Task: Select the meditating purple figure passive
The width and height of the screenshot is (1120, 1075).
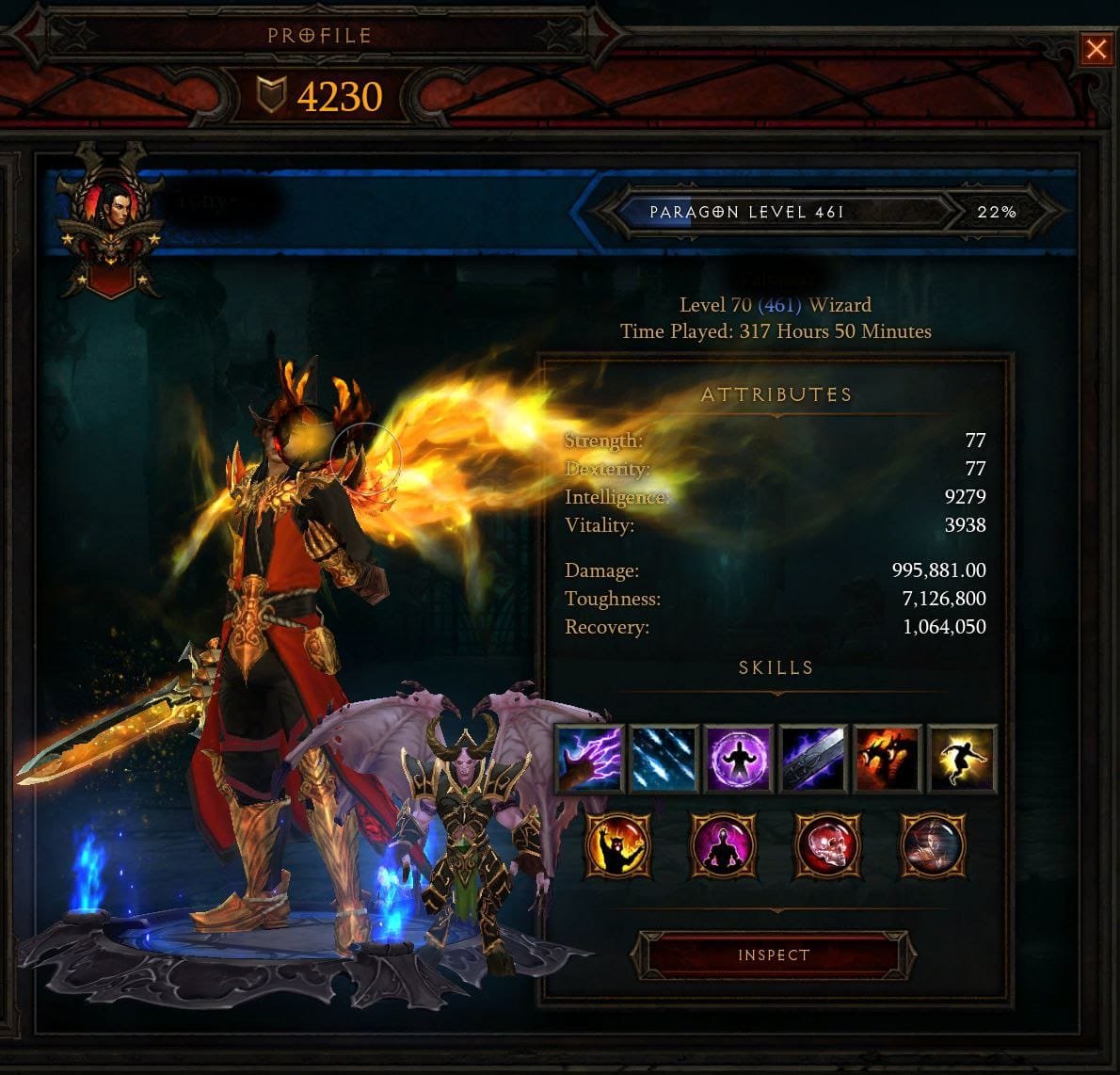Action: [723, 845]
